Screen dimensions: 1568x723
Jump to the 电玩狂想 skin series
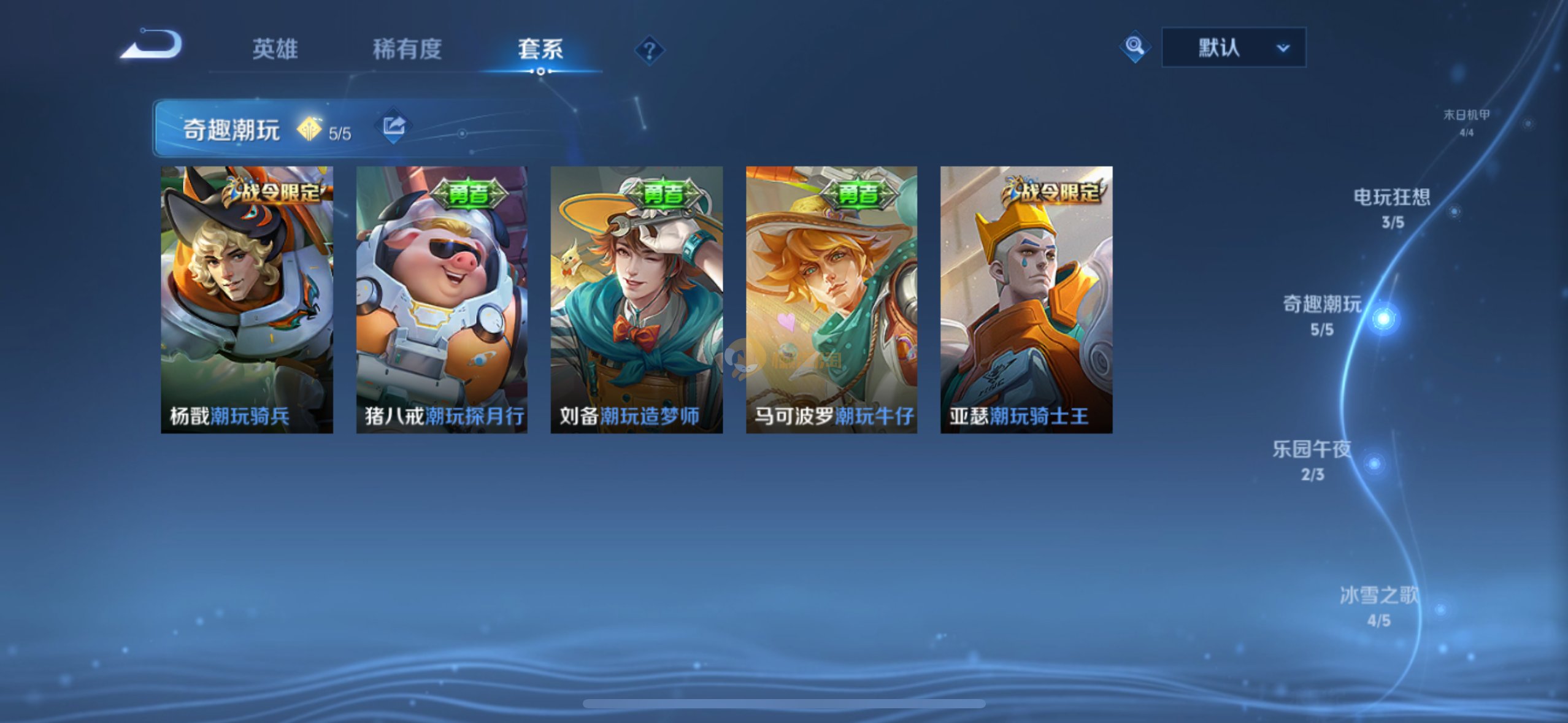click(1392, 207)
